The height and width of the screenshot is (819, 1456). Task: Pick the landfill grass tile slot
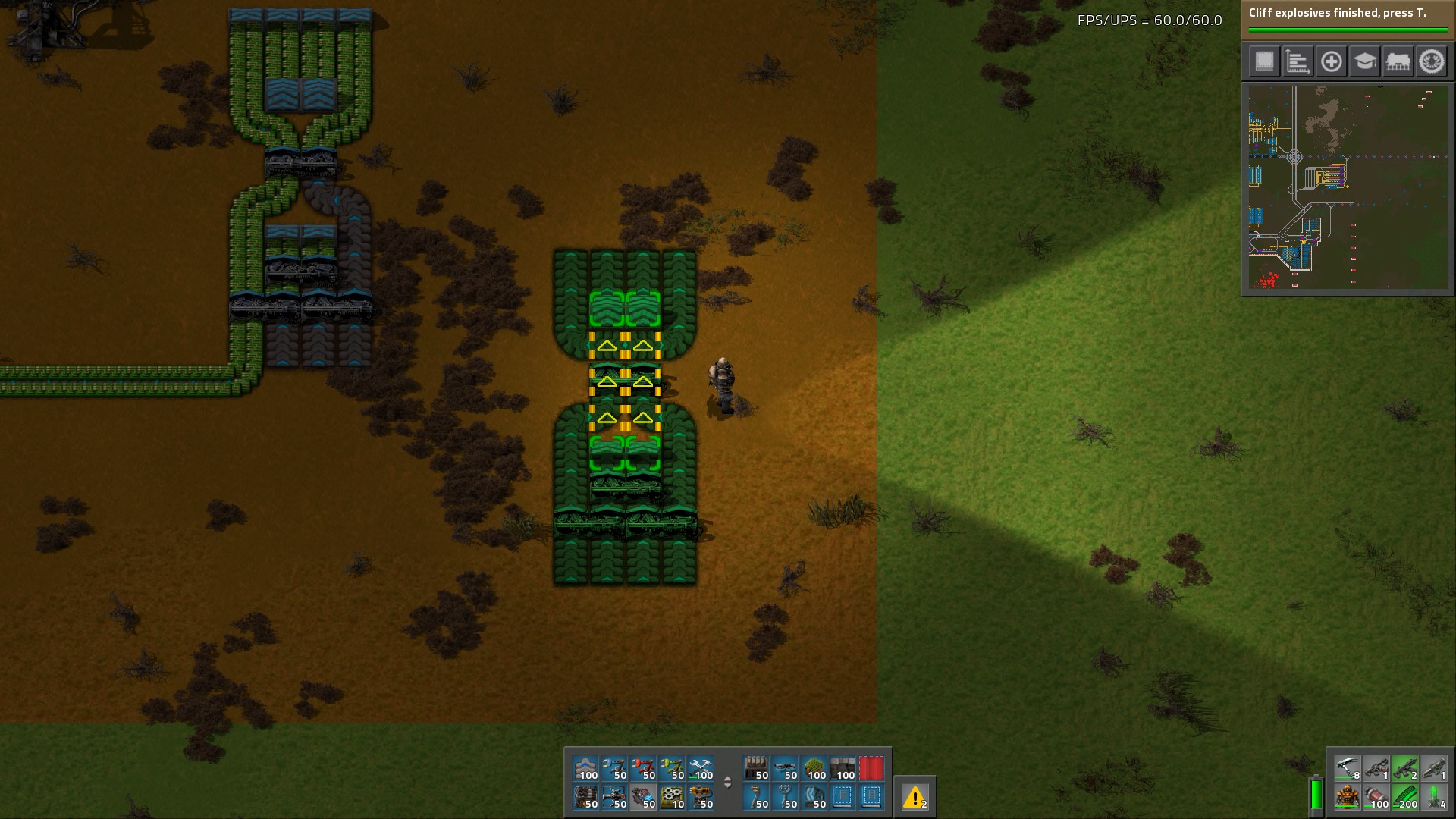click(814, 768)
